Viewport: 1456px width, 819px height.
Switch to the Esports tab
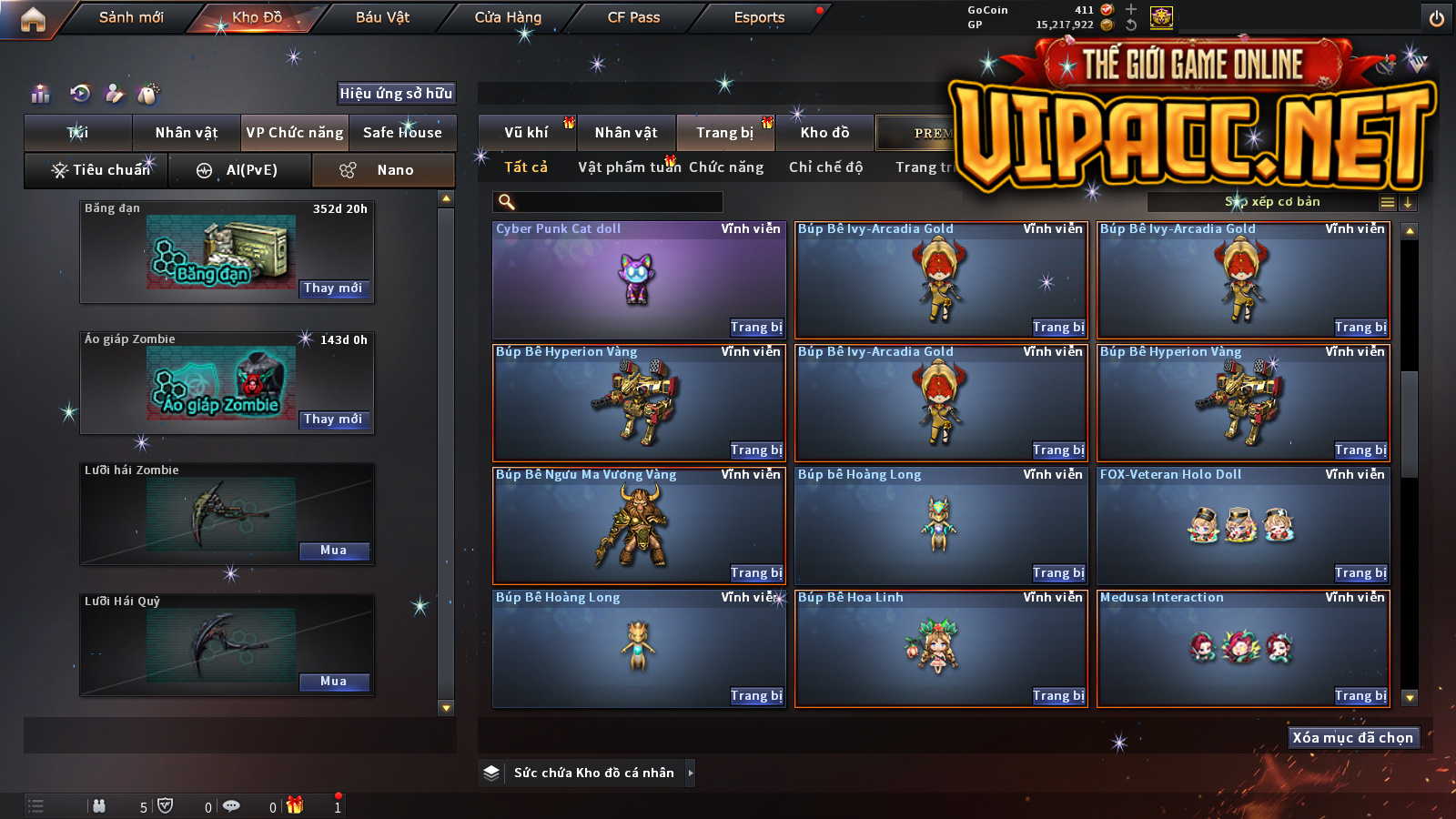tap(759, 17)
